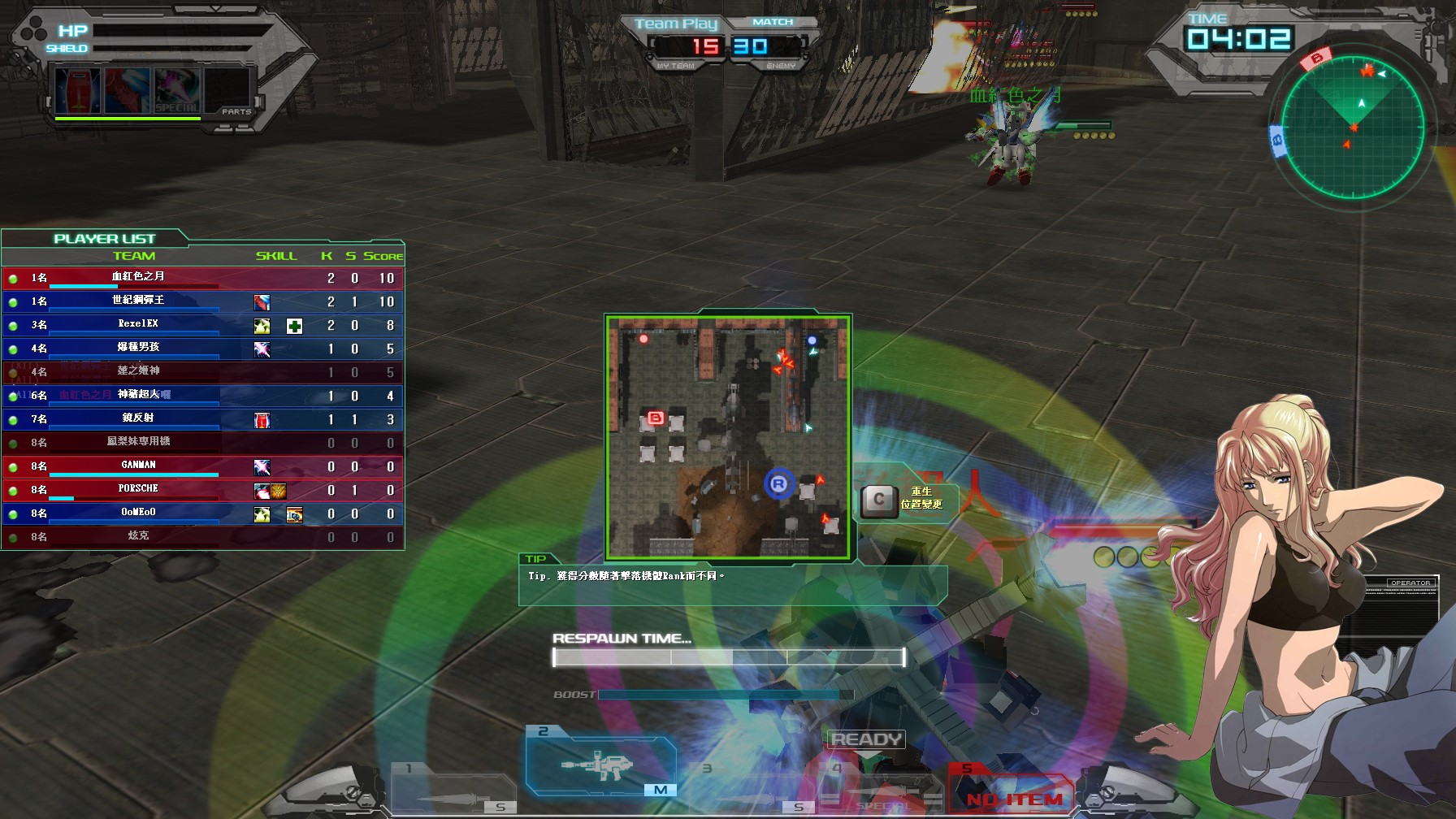Click the armor skill icon next to 鏡反射
This screenshot has width=1456, height=819.
click(x=261, y=419)
